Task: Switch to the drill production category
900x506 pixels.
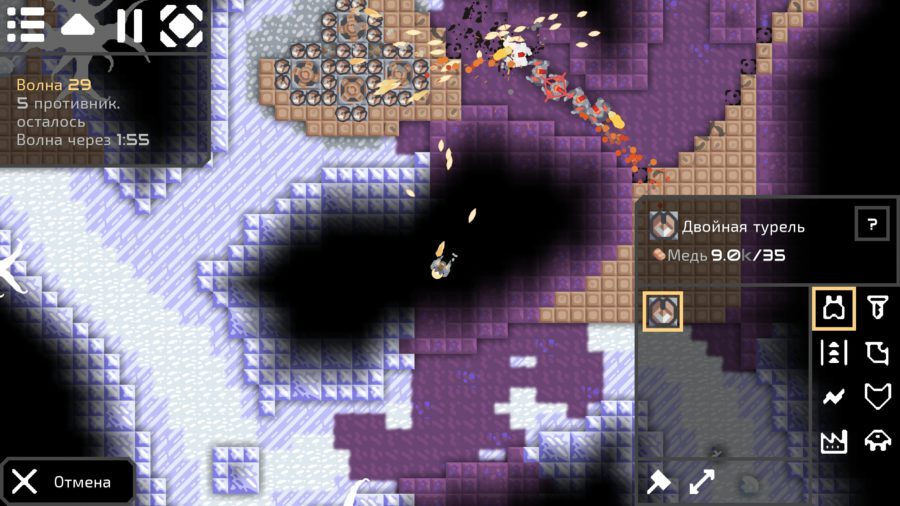Action: [877, 309]
